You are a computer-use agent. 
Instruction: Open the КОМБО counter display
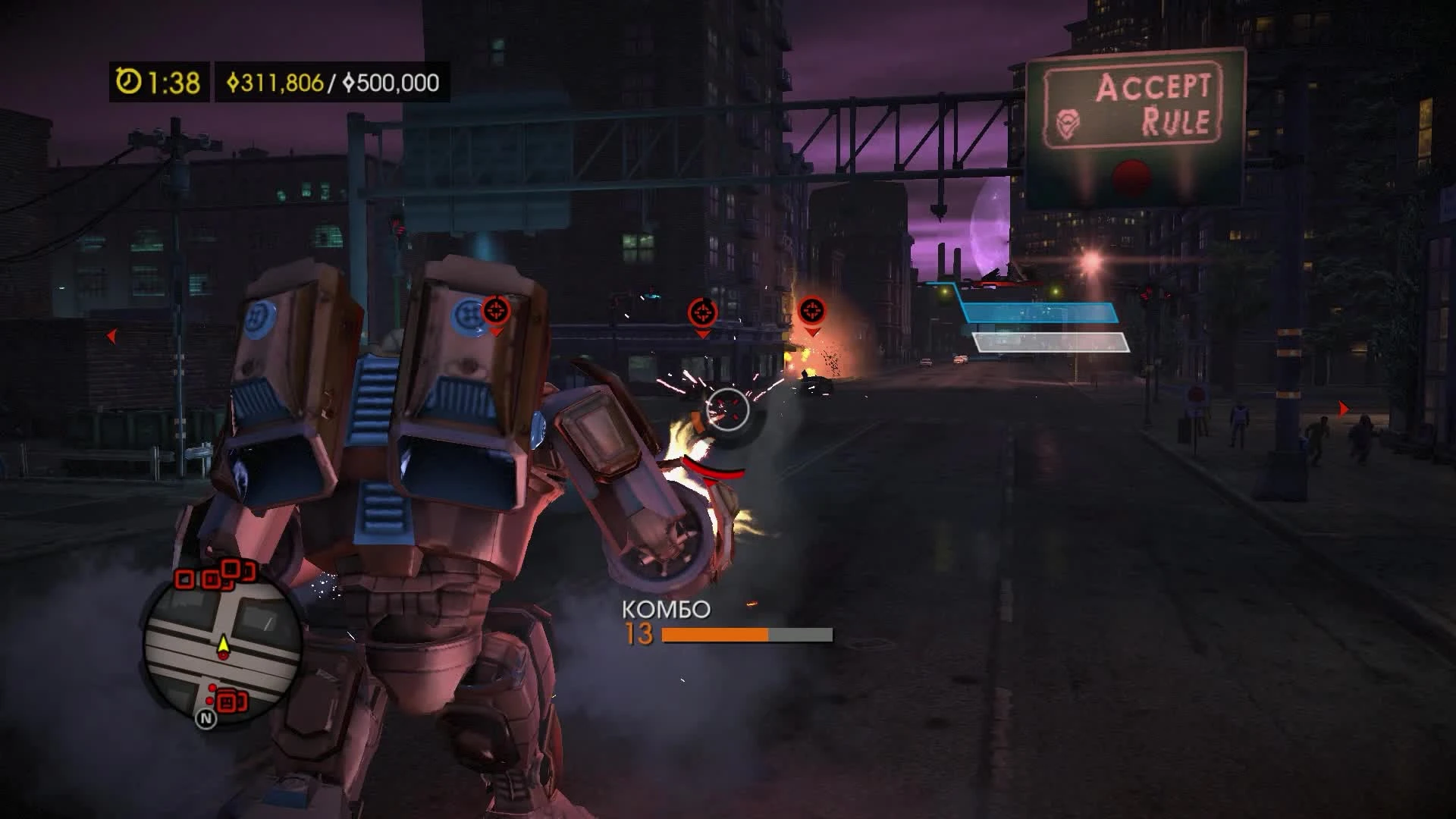click(666, 607)
